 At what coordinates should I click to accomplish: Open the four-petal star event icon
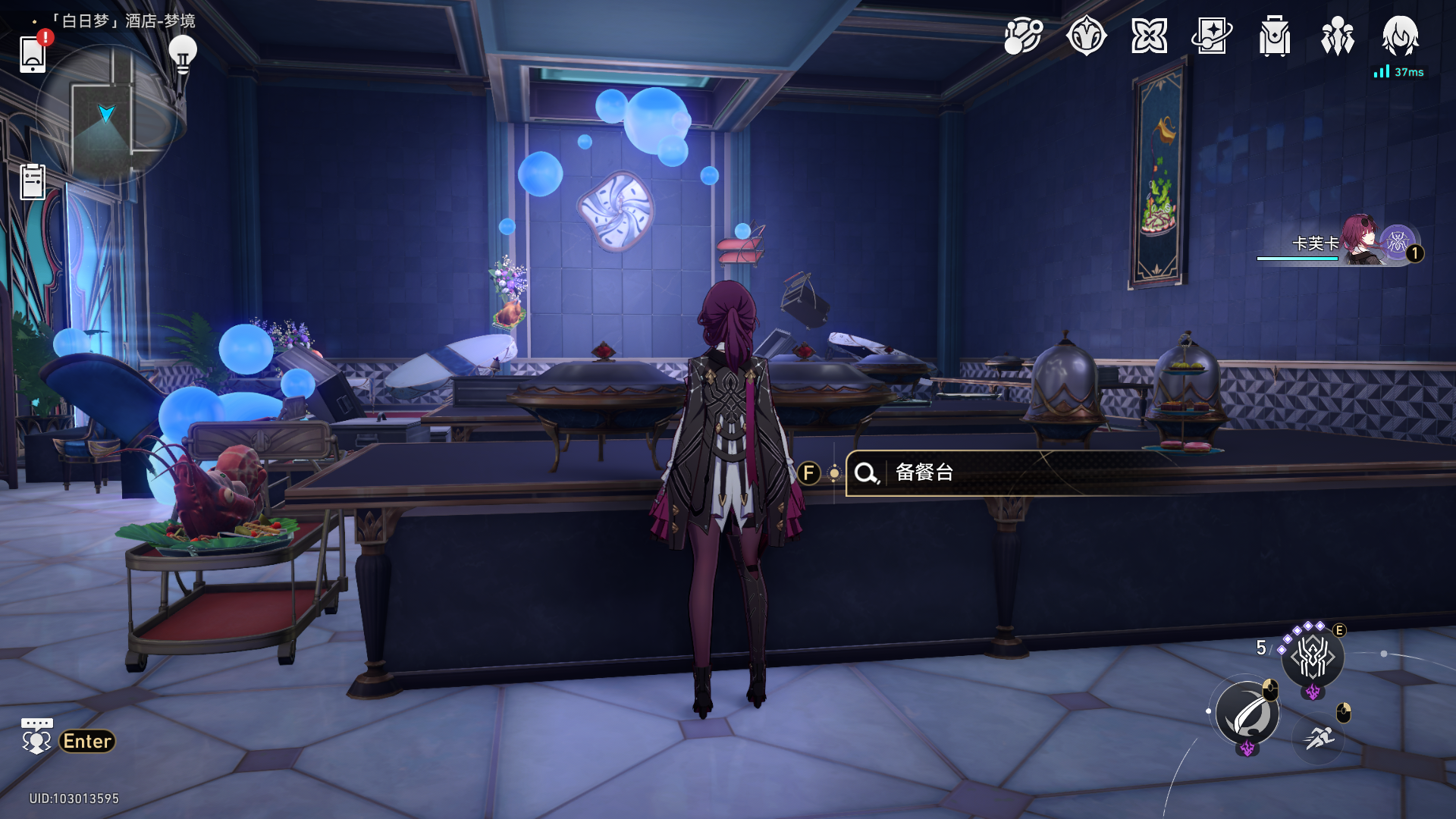[1149, 36]
